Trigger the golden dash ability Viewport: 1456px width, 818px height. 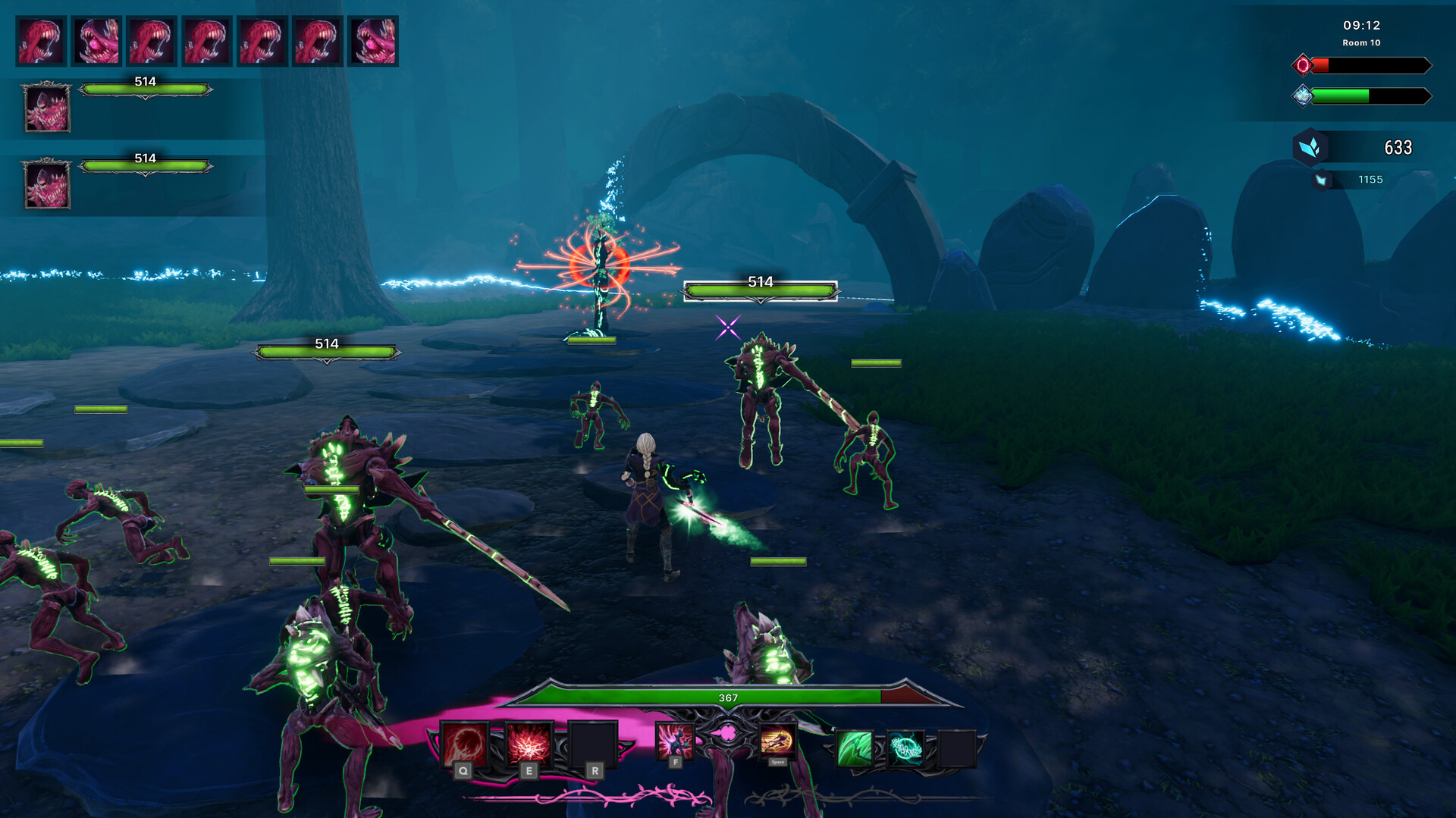(777, 741)
